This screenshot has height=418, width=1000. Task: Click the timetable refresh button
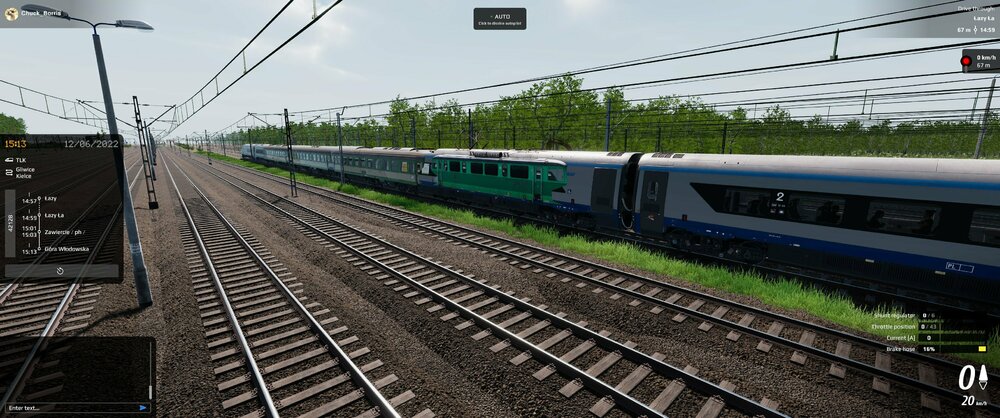tap(60, 270)
